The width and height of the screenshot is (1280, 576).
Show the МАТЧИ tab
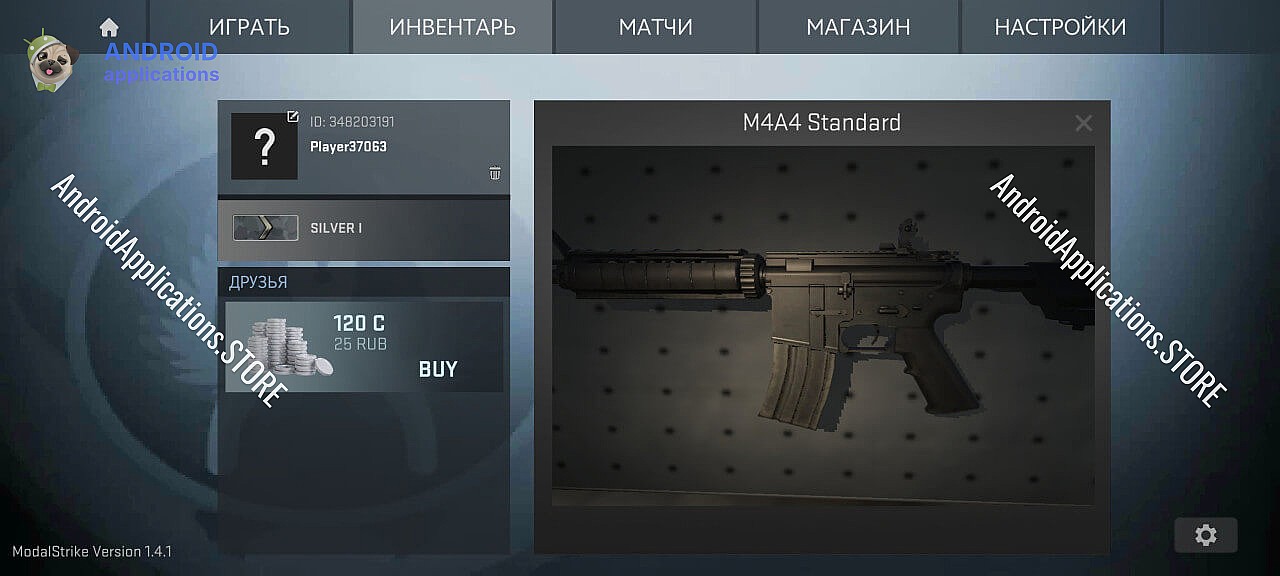(655, 27)
